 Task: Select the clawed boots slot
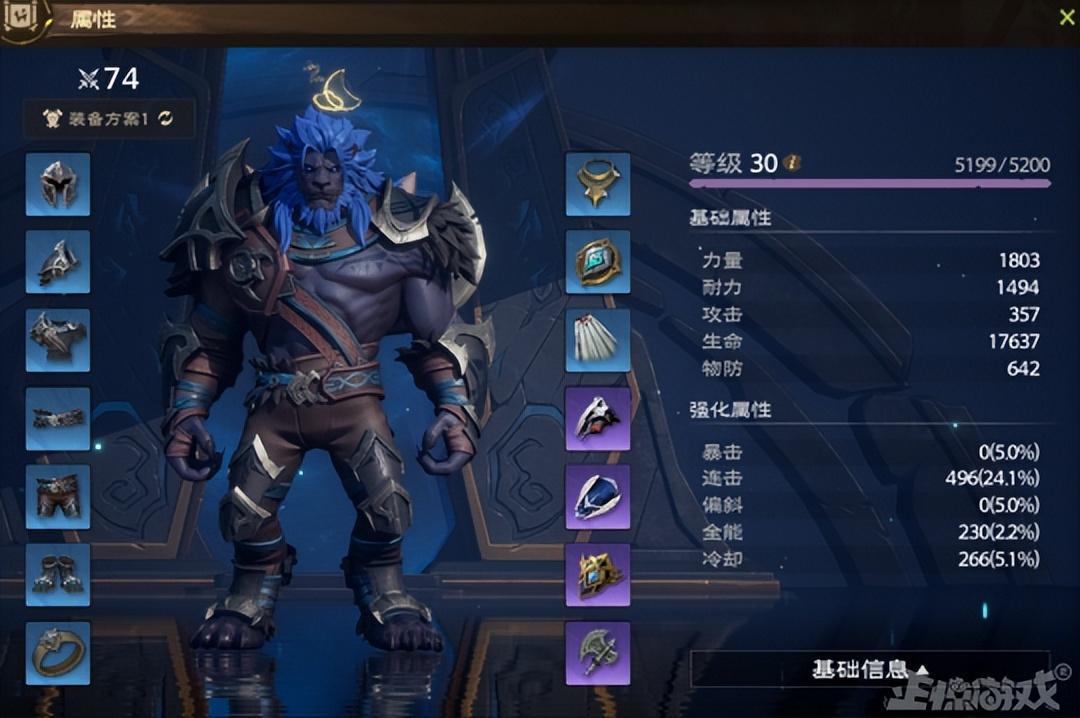[x=58, y=574]
